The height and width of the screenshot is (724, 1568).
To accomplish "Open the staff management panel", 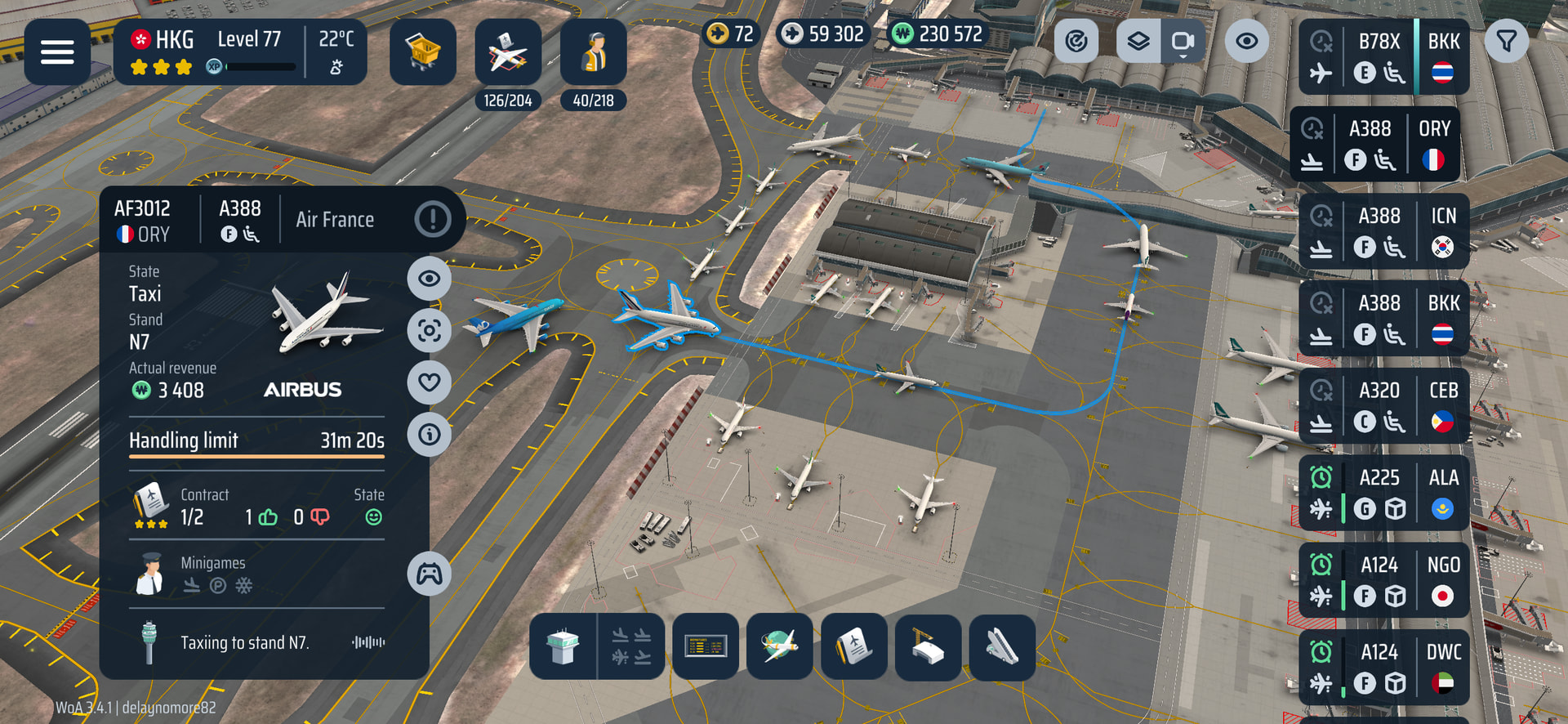I will (x=594, y=54).
